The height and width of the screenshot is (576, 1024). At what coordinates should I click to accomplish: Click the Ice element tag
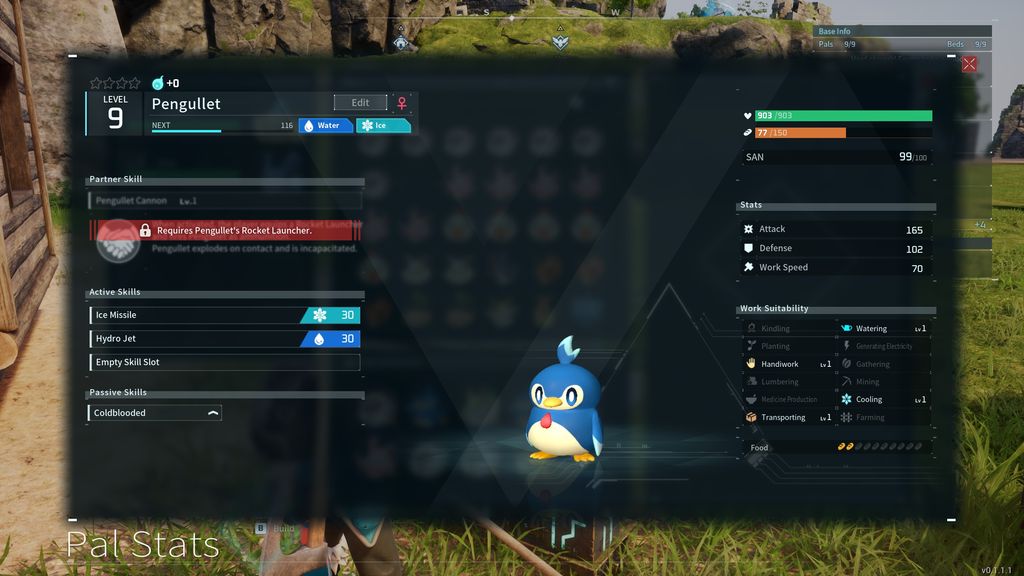click(x=384, y=126)
